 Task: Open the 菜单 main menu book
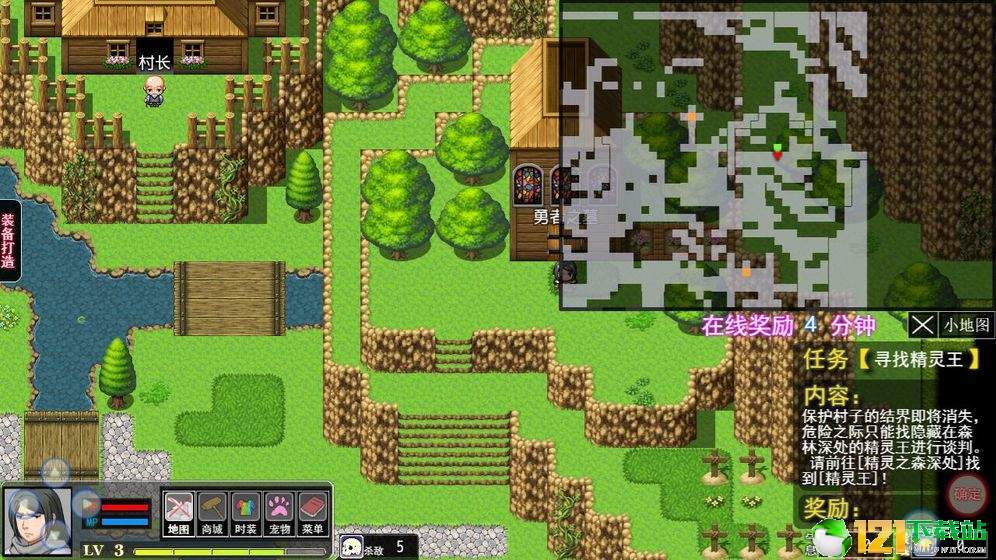click(x=314, y=512)
